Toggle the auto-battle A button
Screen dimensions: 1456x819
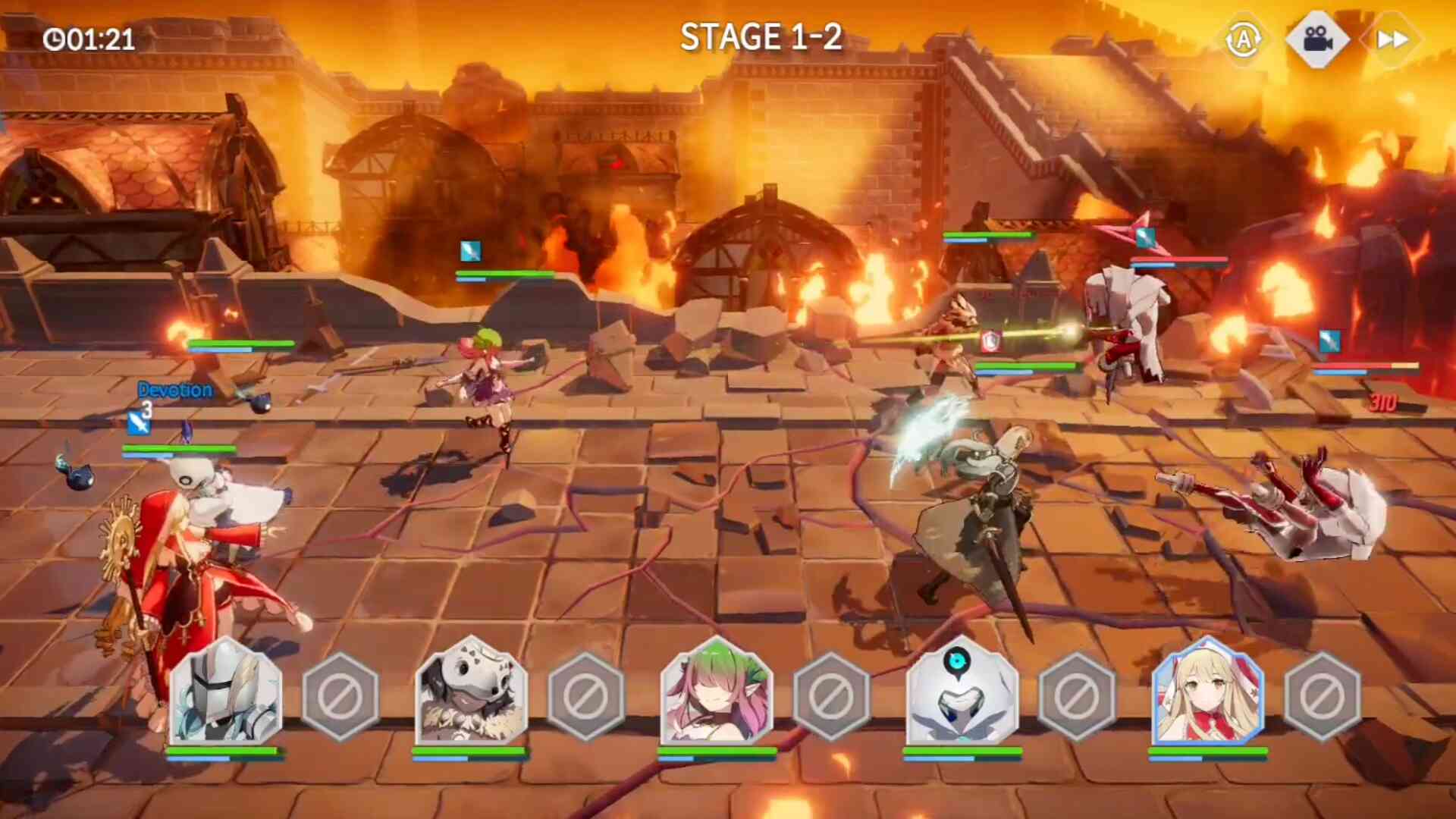(1244, 39)
